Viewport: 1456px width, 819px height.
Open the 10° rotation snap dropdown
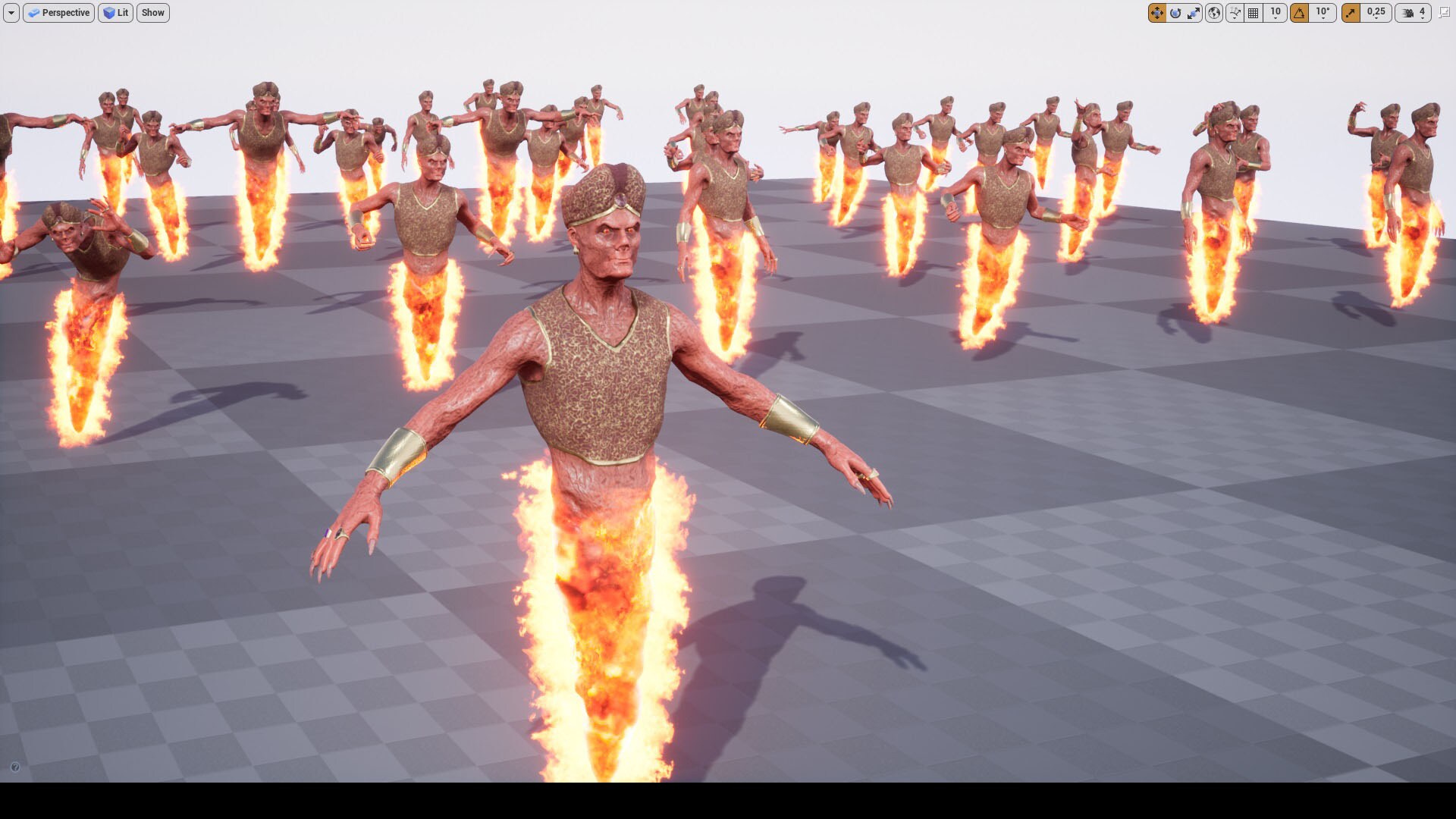[x=1324, y=13]
